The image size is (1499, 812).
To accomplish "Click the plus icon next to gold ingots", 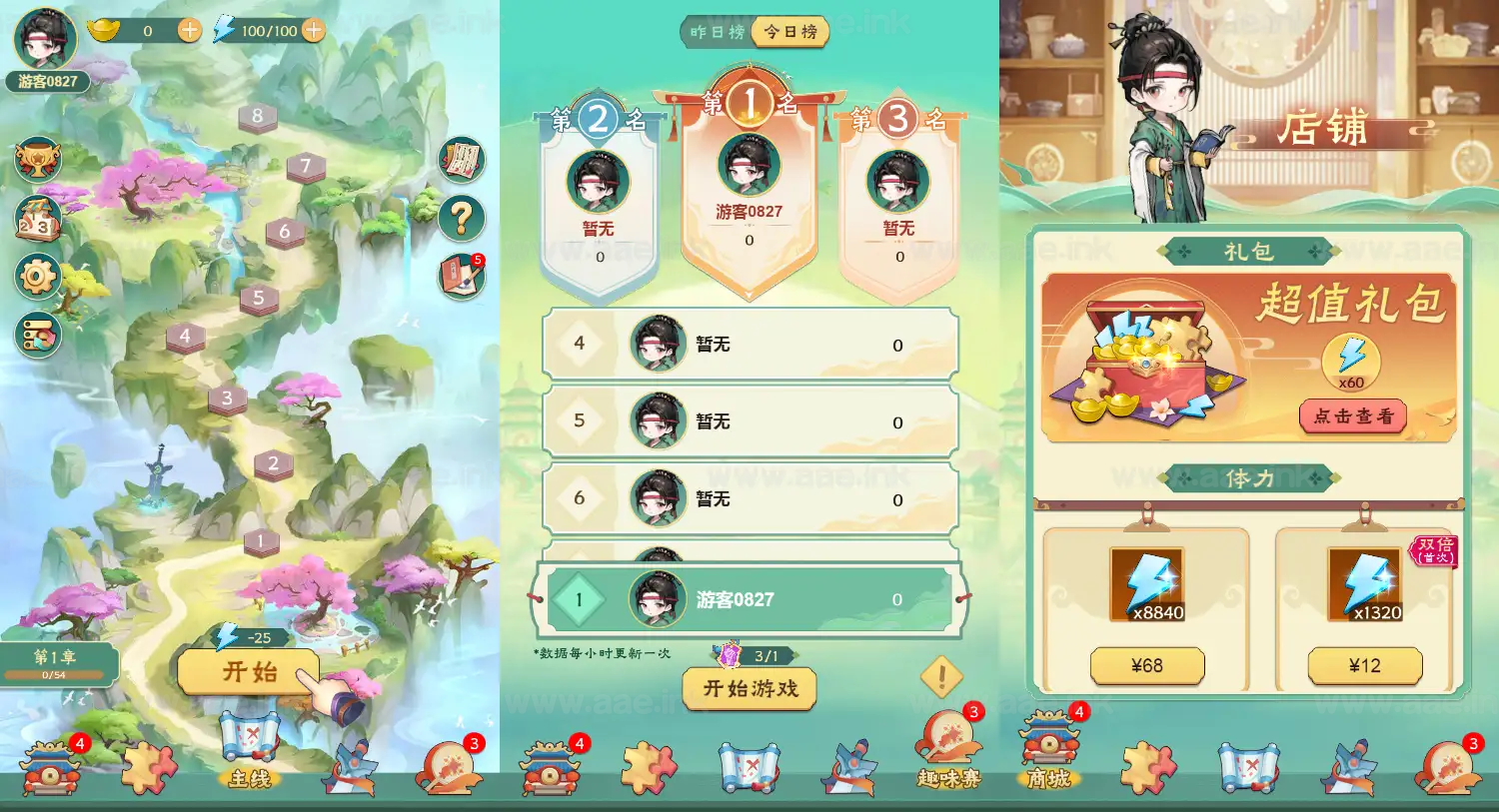I will [188, 30].
